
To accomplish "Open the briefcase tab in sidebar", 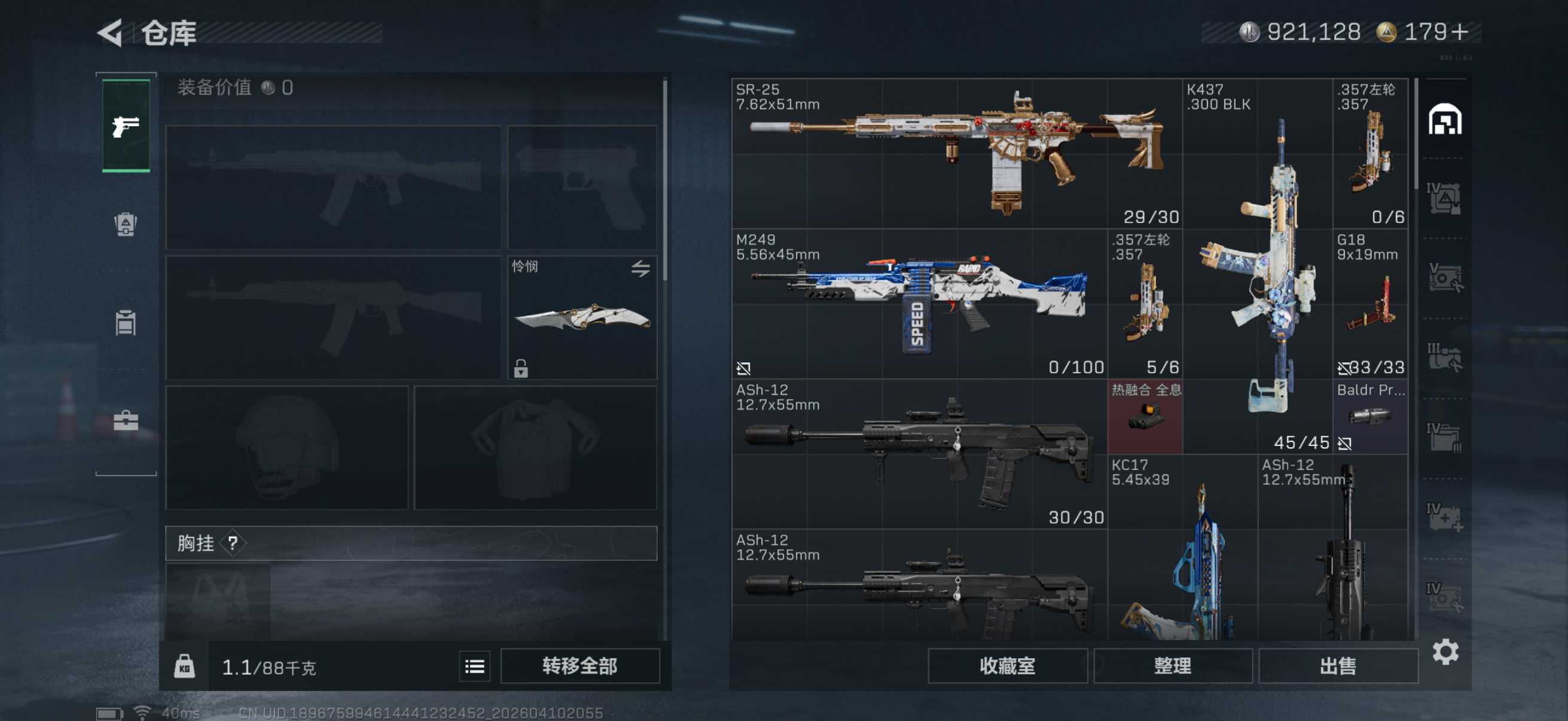I will pos(126,420).
